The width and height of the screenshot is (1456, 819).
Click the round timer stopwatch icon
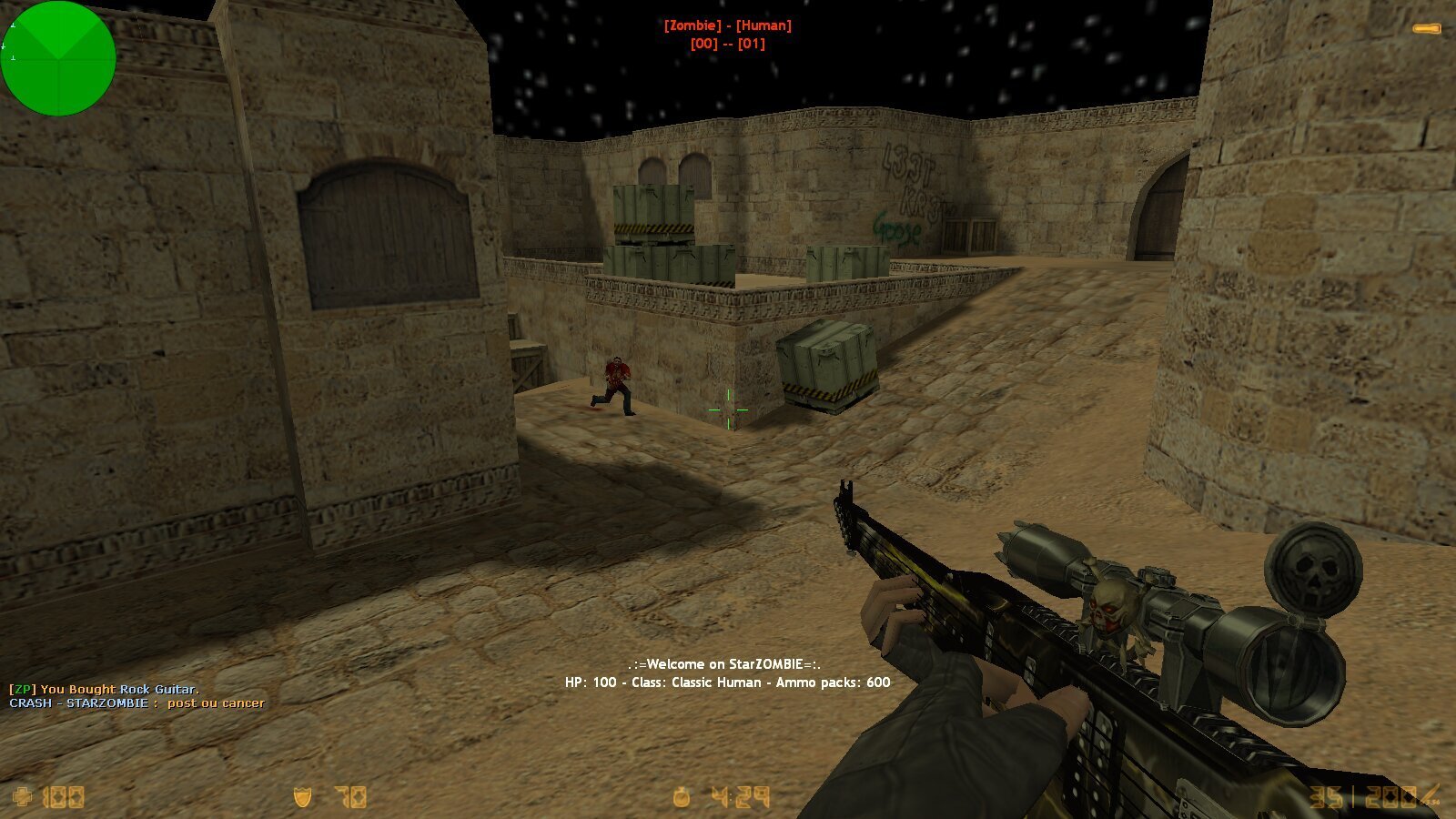pos(682,798)
